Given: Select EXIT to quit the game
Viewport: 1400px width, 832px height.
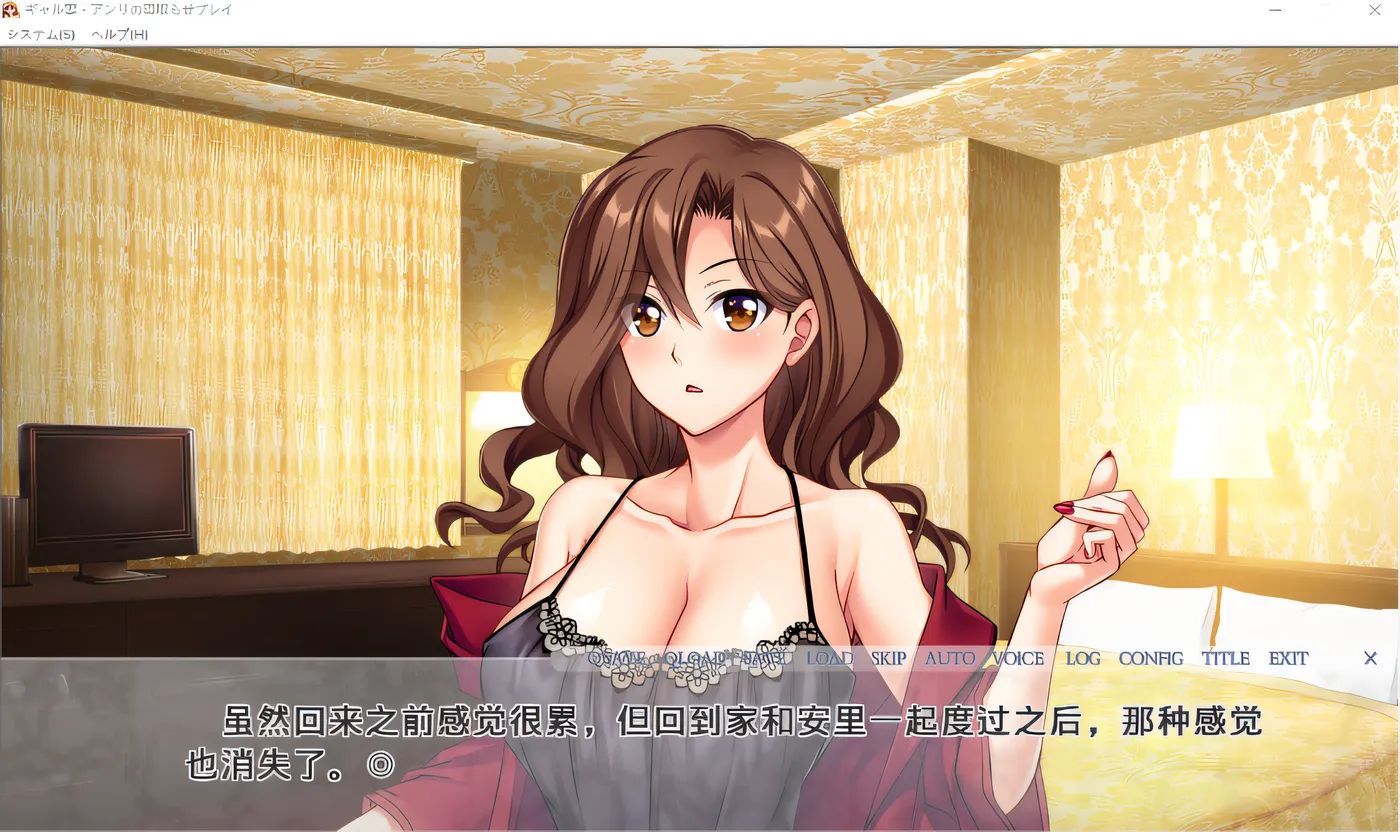Looking at the screenshot, I should [1288, 658].
